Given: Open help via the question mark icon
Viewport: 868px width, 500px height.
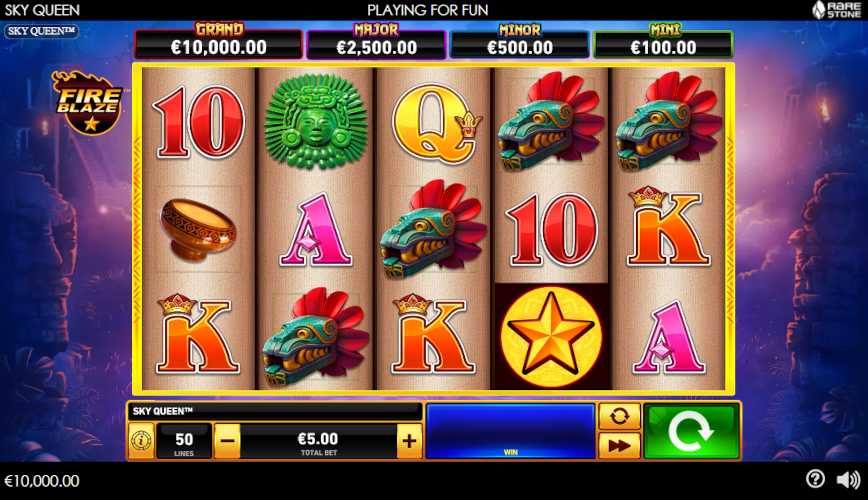Looking at the screenshot, I should click(x=816, y=479).
